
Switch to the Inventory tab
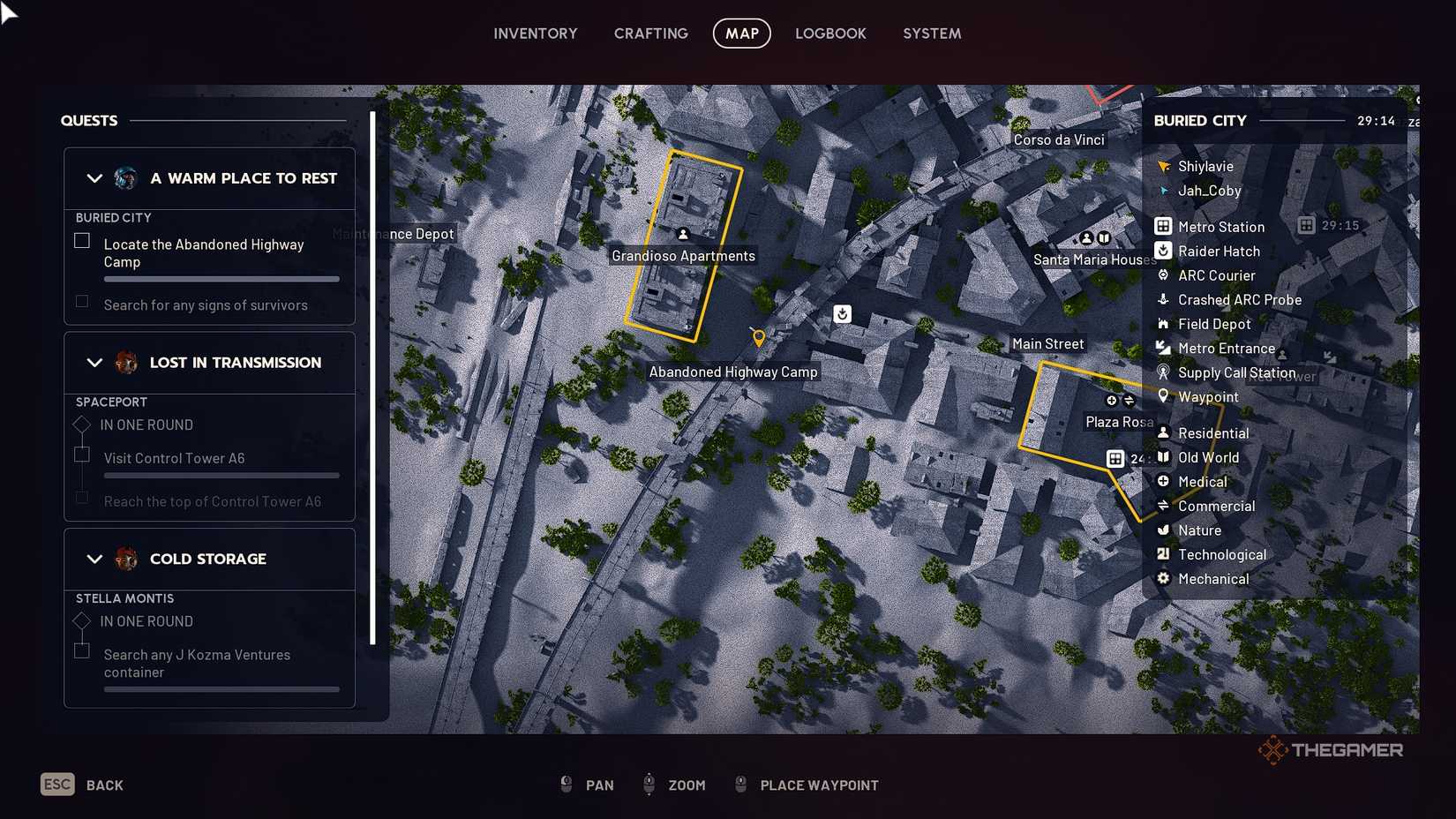click(535, 34)
